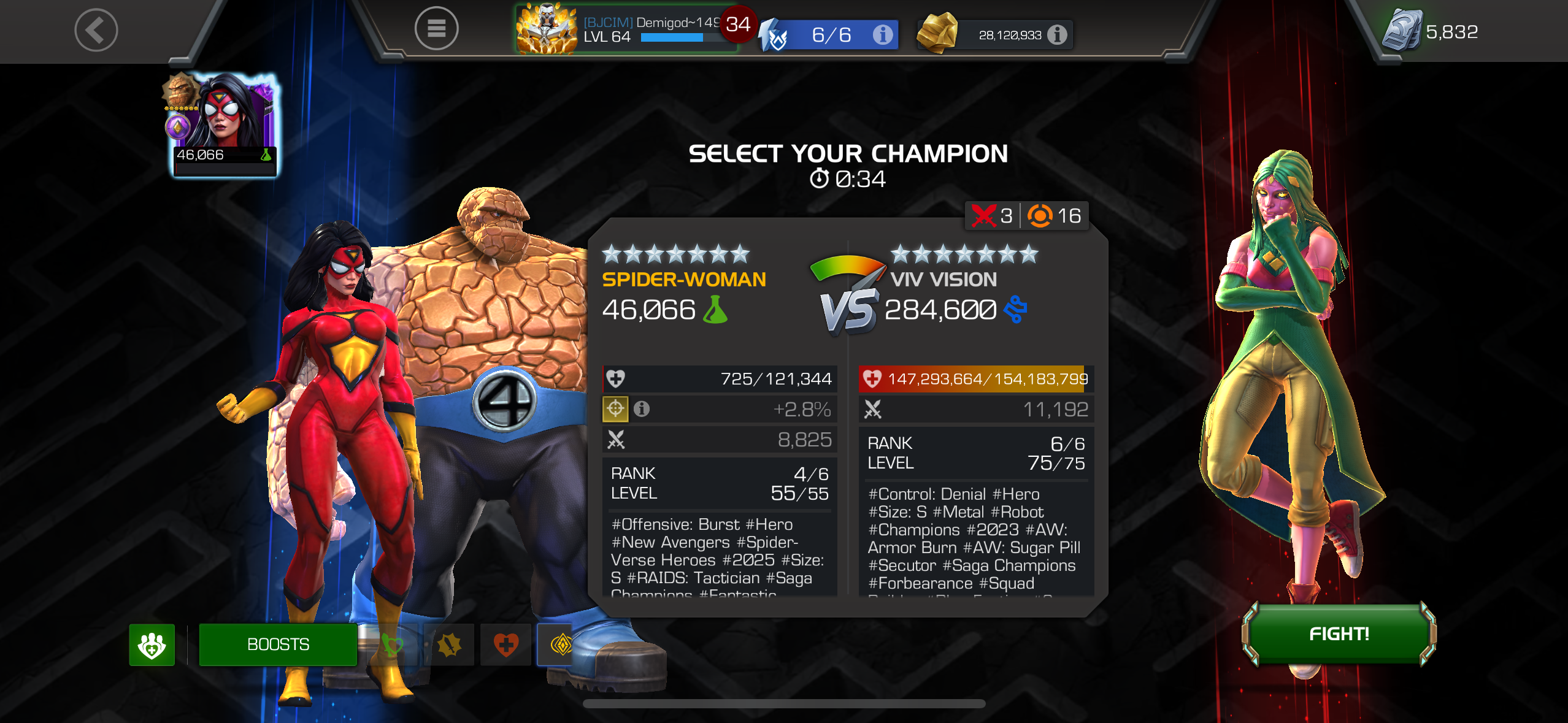The image size is (1568, 723).
Task: Open the team revive and heal button
Action: tap(152, 645)
